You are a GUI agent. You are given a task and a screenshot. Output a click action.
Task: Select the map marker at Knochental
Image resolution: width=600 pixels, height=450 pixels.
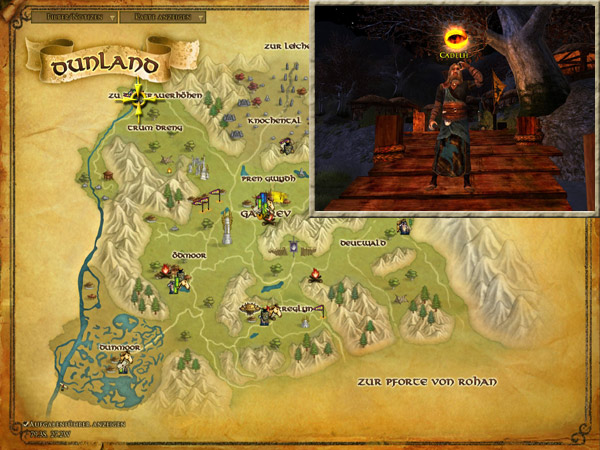point(285,146)
